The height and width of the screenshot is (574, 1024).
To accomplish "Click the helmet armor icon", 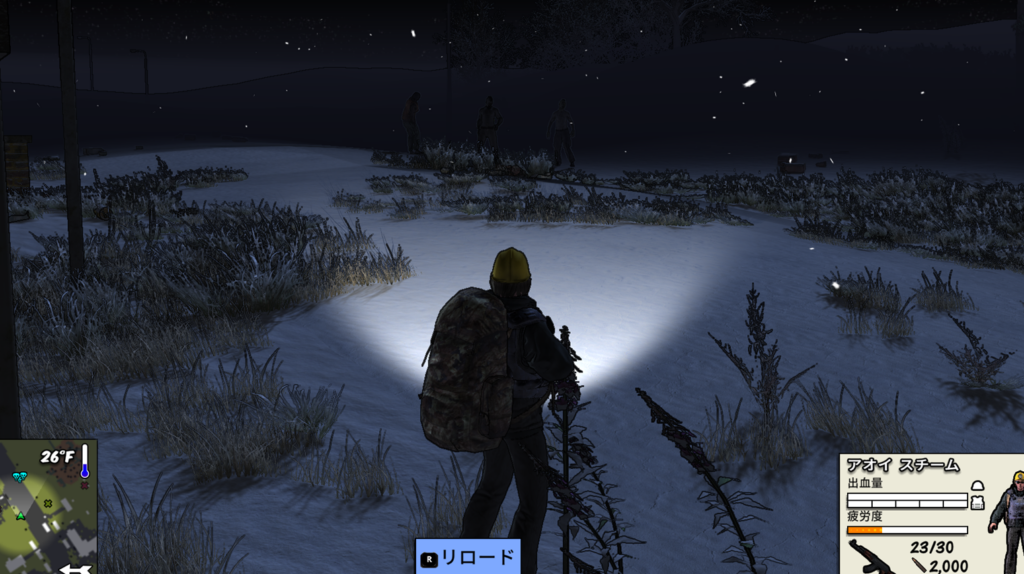I will [977, 485].
